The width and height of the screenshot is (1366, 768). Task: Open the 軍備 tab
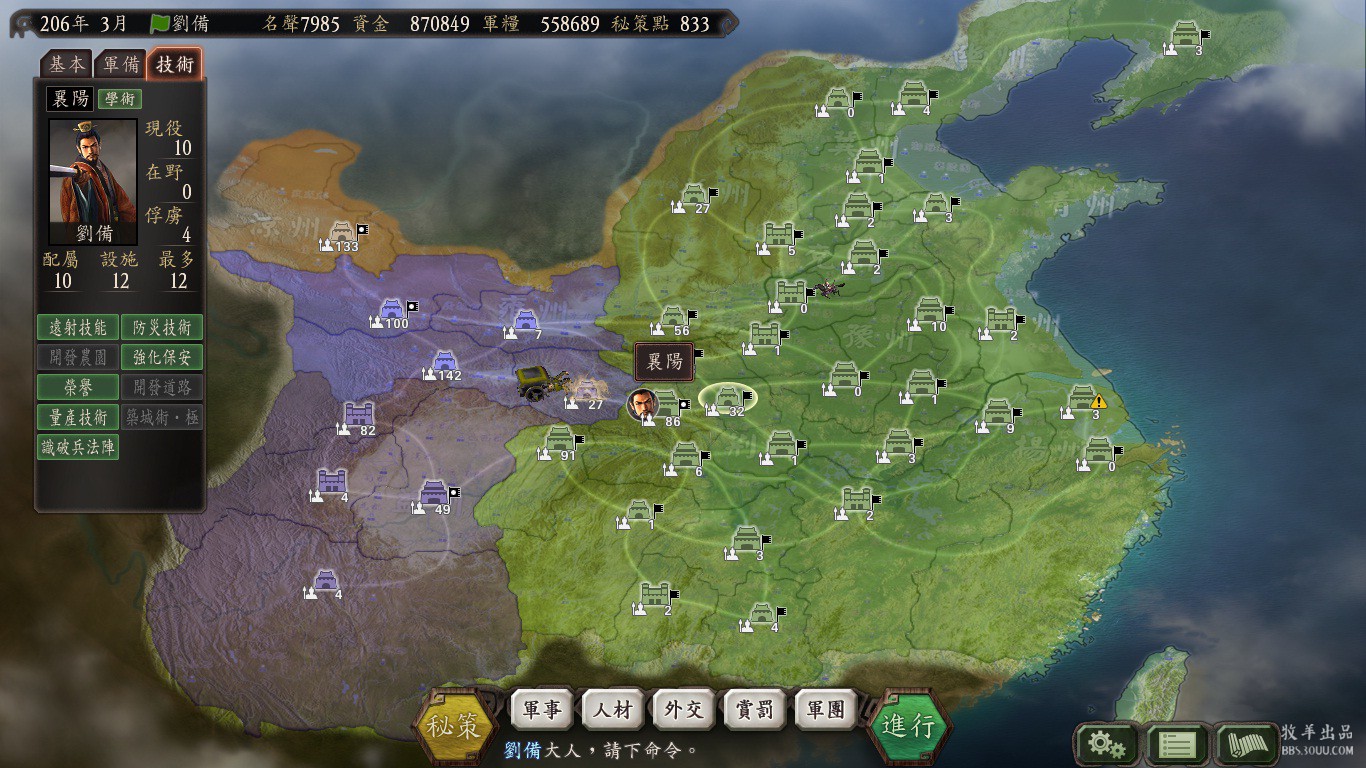(121, 64)
